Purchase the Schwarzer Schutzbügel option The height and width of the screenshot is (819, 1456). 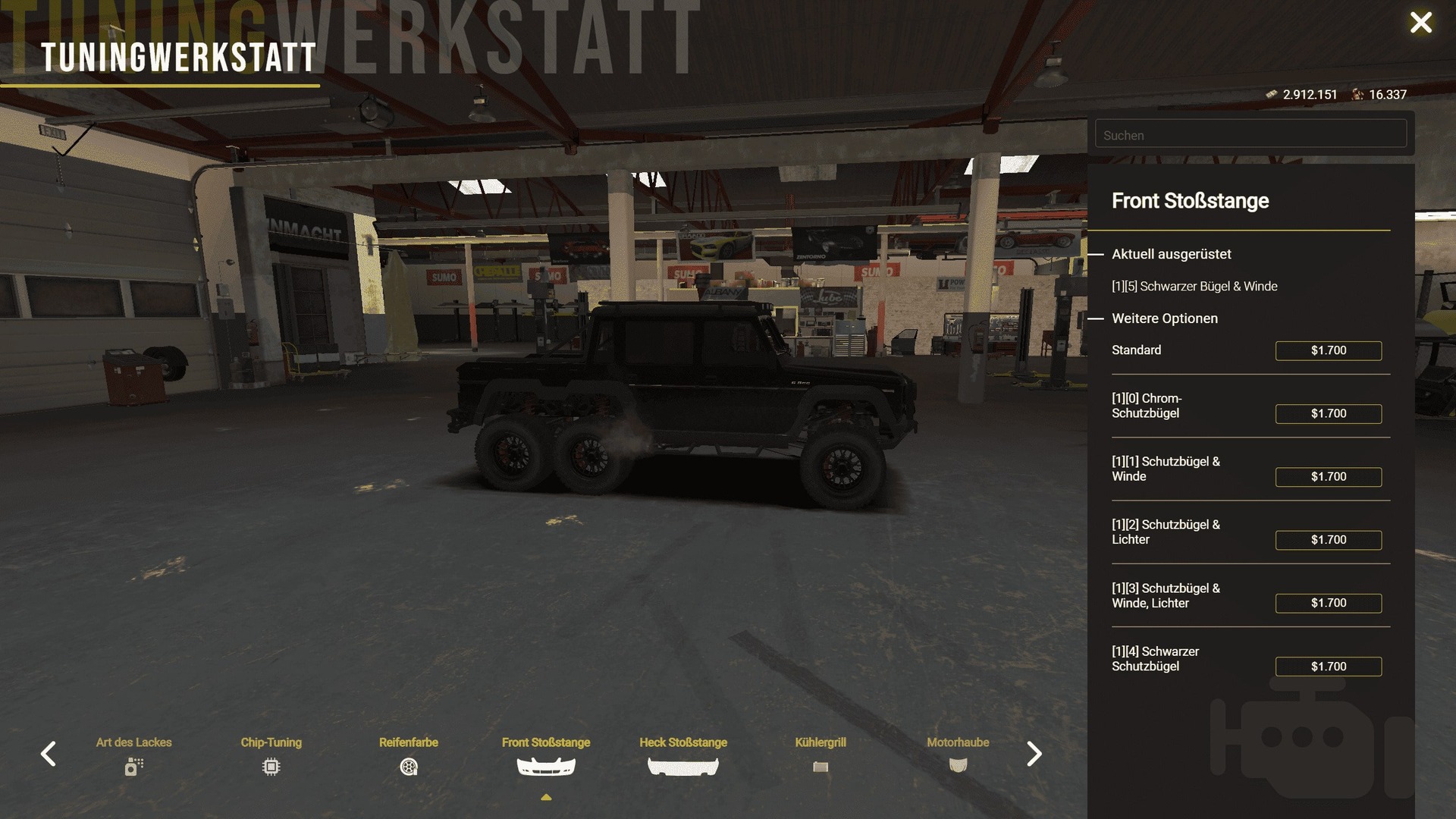click(1328, 667)
